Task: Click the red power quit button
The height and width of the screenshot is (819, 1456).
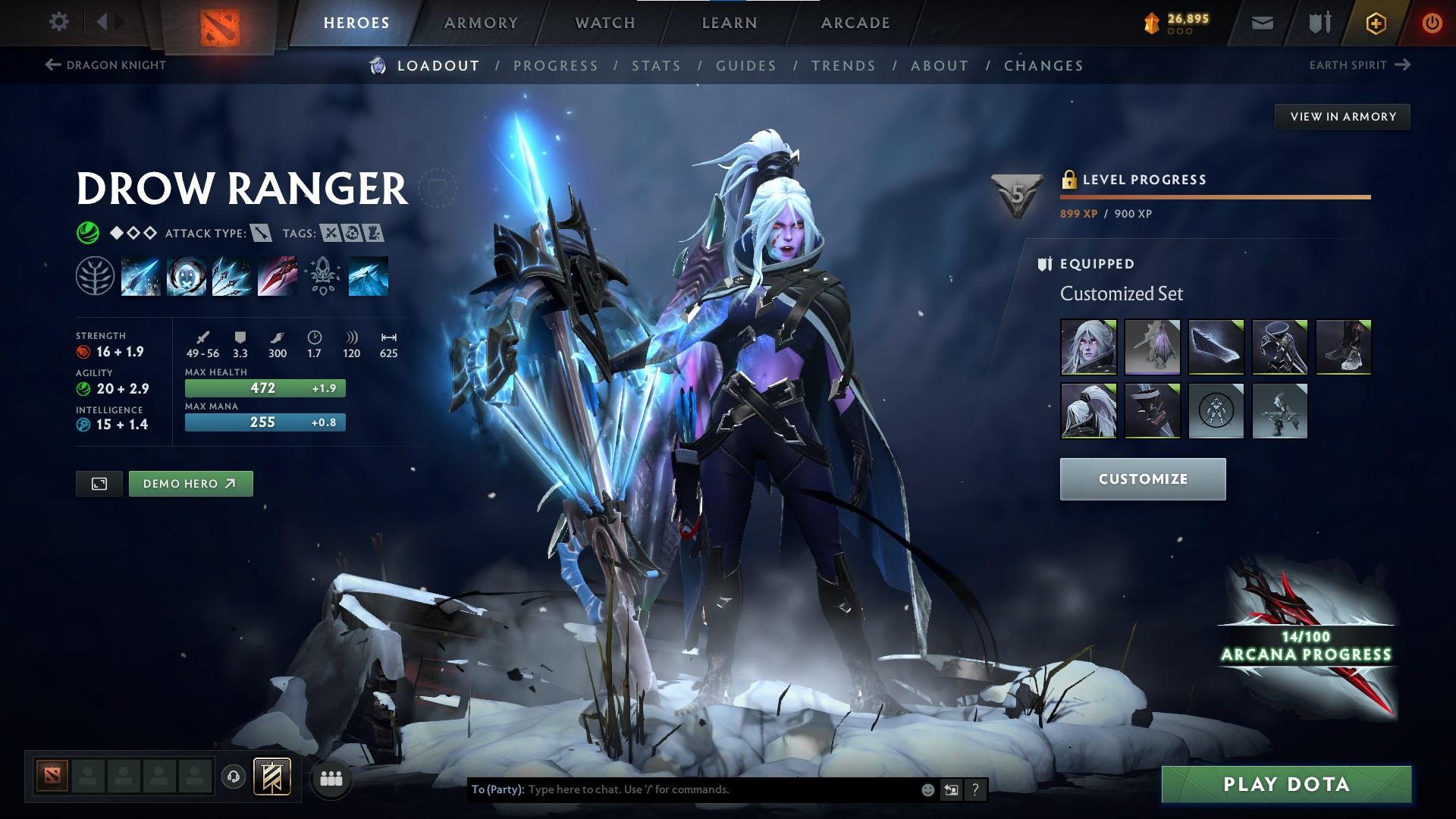Action: [x=1431, y=23]
